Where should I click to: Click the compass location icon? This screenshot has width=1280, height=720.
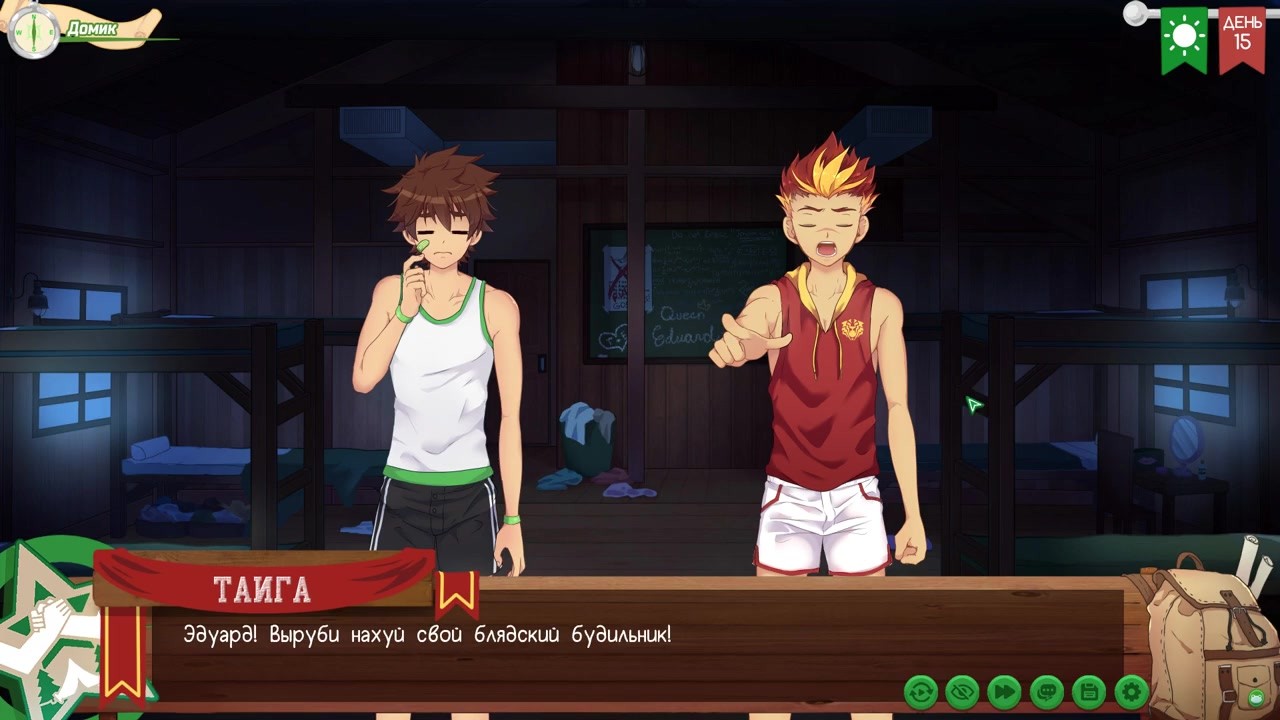pos(33,33)
